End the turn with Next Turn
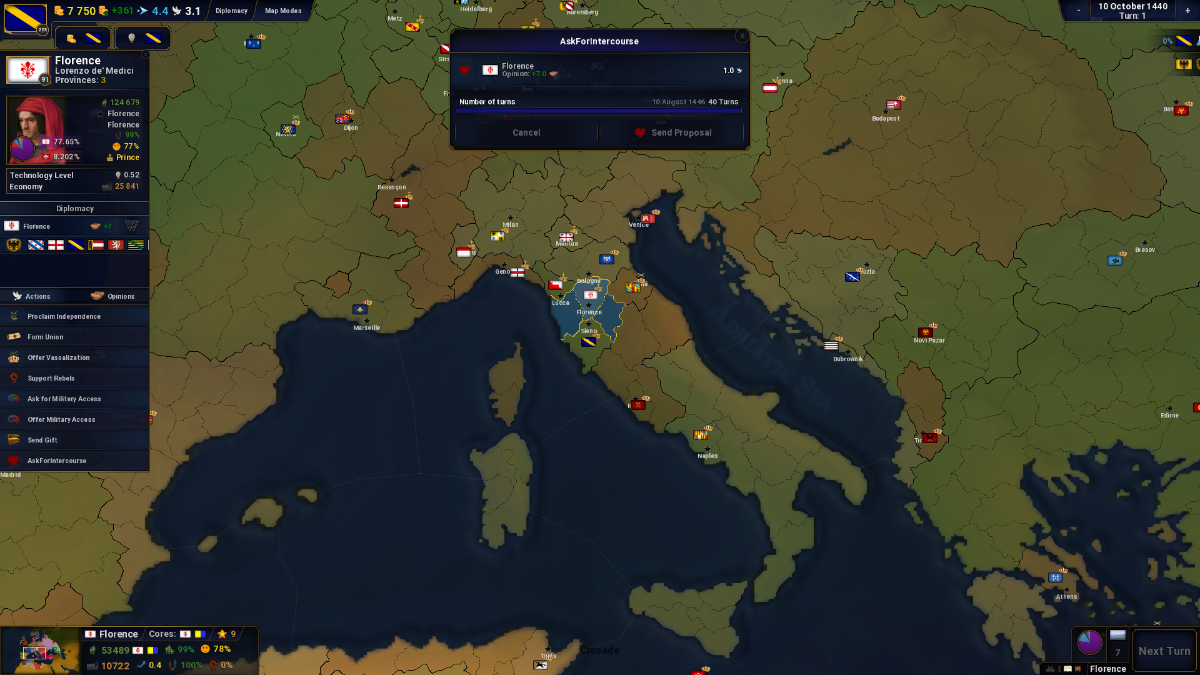The width and height of the screenshot is (1200, 675). click(1164, 651)
